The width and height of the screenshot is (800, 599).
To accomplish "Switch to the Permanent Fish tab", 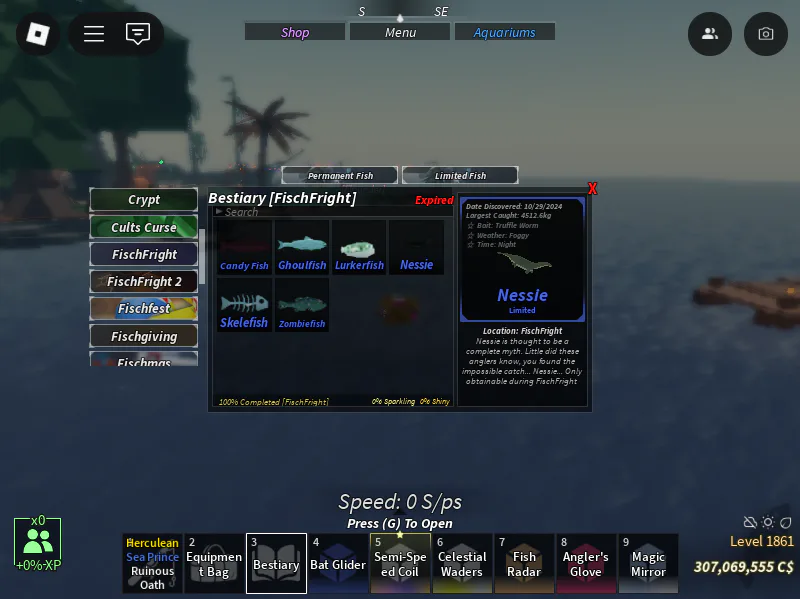I will click(340, 176).
